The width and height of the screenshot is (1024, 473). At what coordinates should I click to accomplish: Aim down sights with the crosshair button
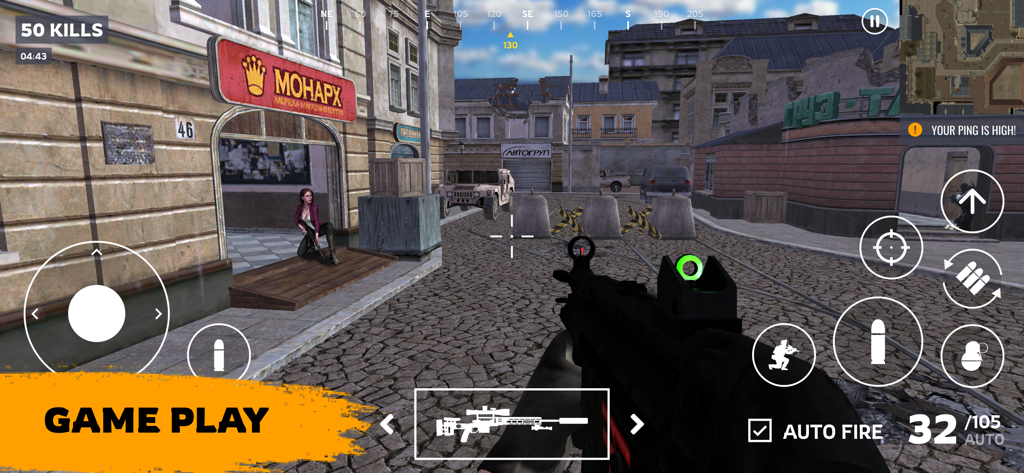[x=891, y=247]
